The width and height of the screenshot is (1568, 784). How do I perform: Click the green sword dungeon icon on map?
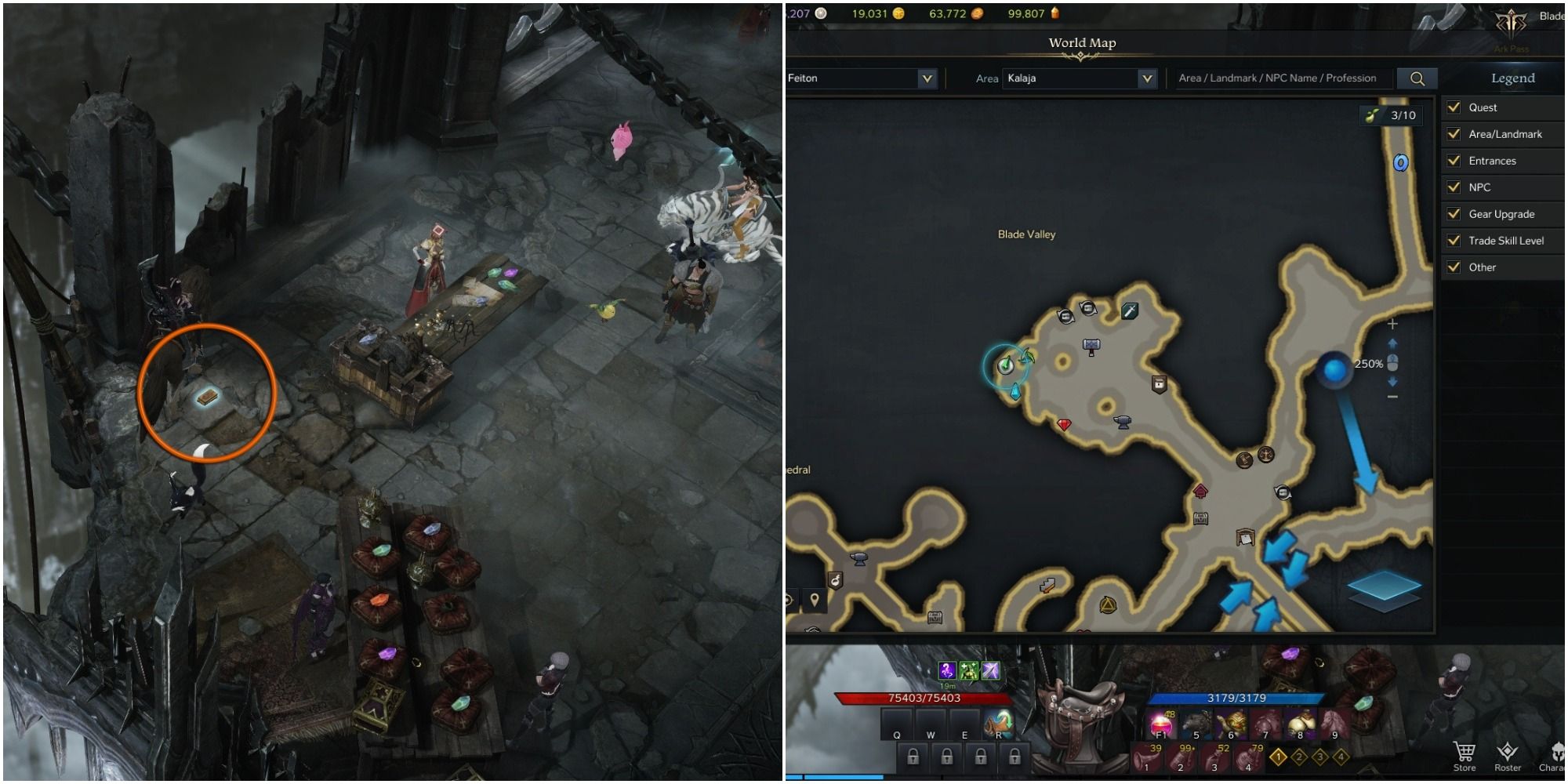tap(1129, 312)
